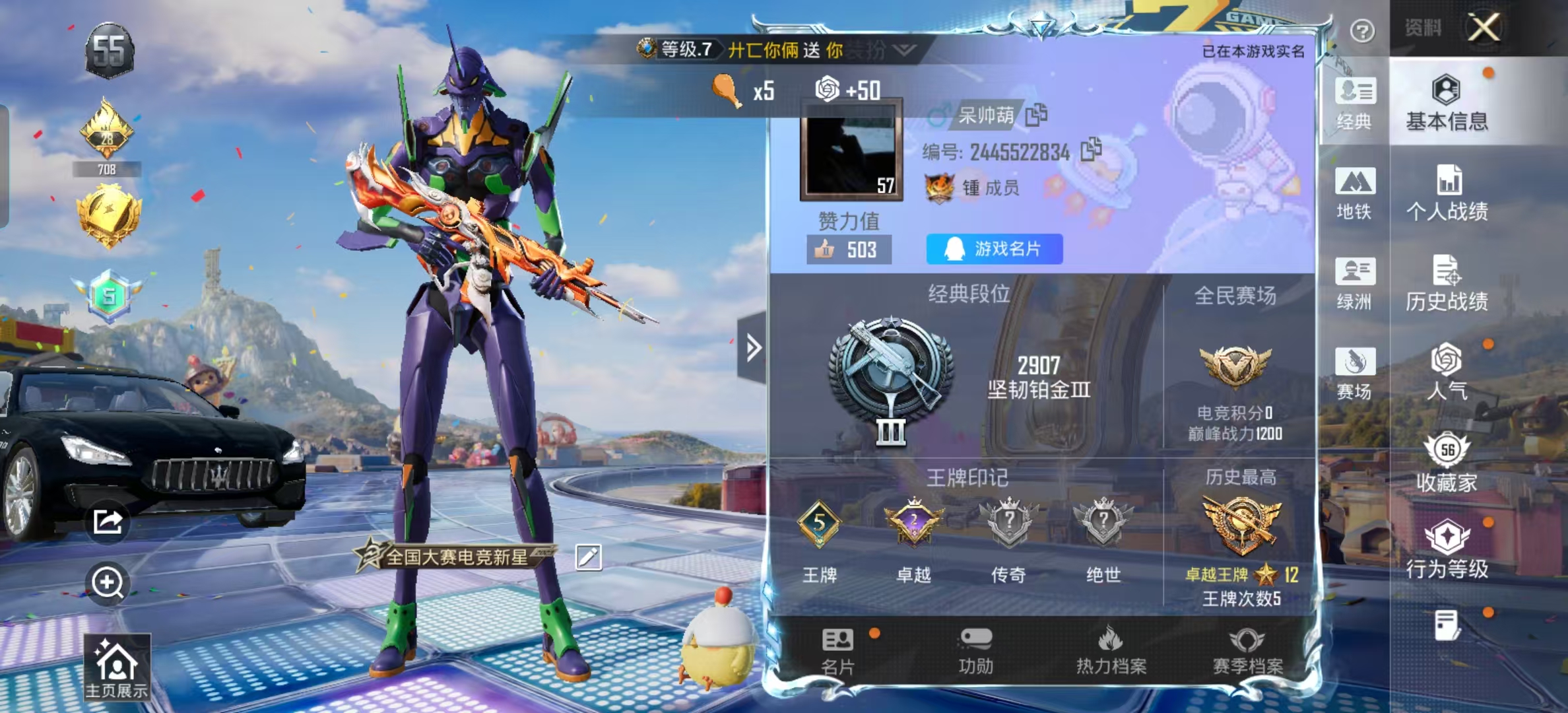Open the 基本信息 basic info section
The image size is (1568, 713).
1447,103
